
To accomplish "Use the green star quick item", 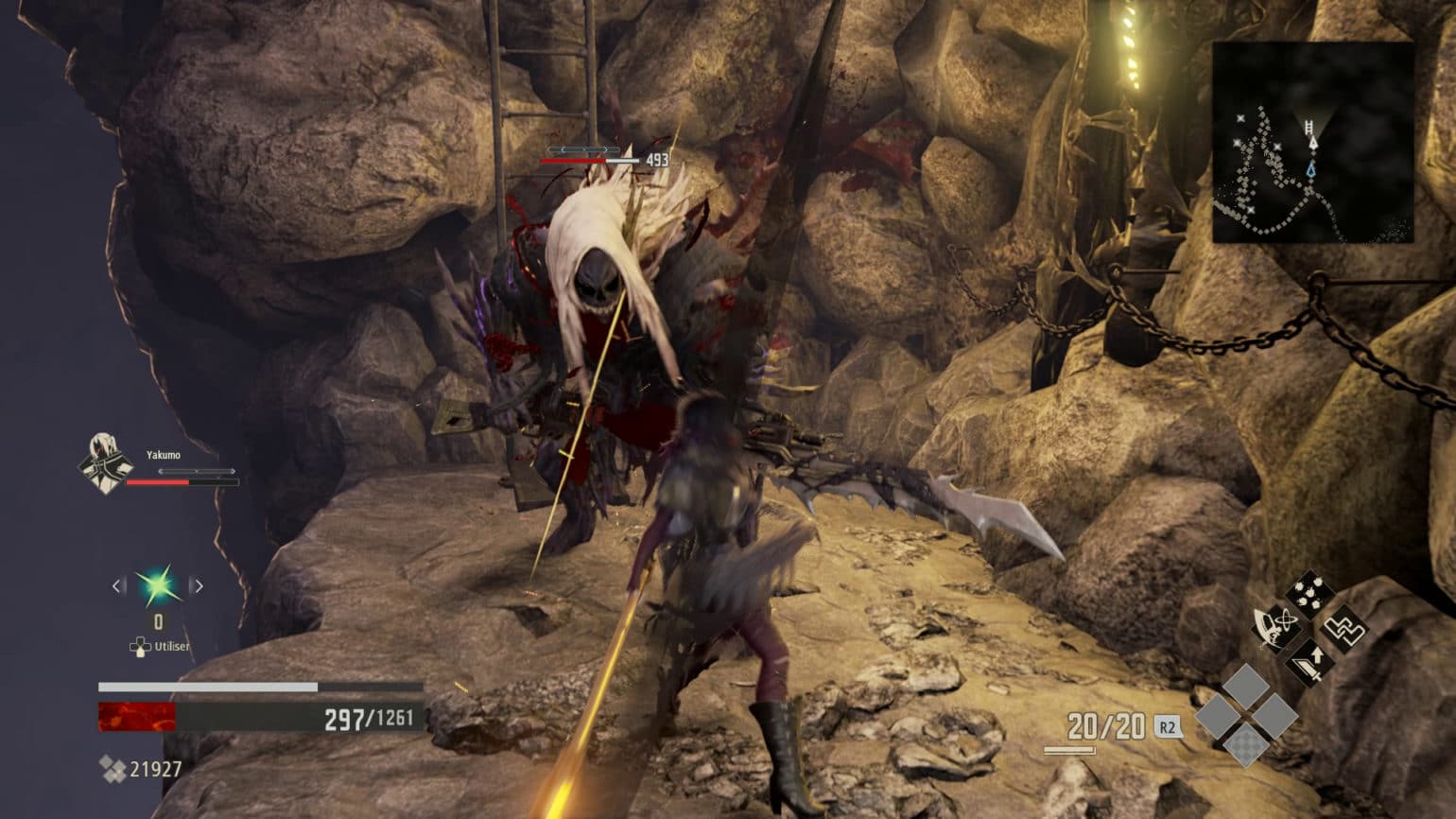I will point(158,586).
